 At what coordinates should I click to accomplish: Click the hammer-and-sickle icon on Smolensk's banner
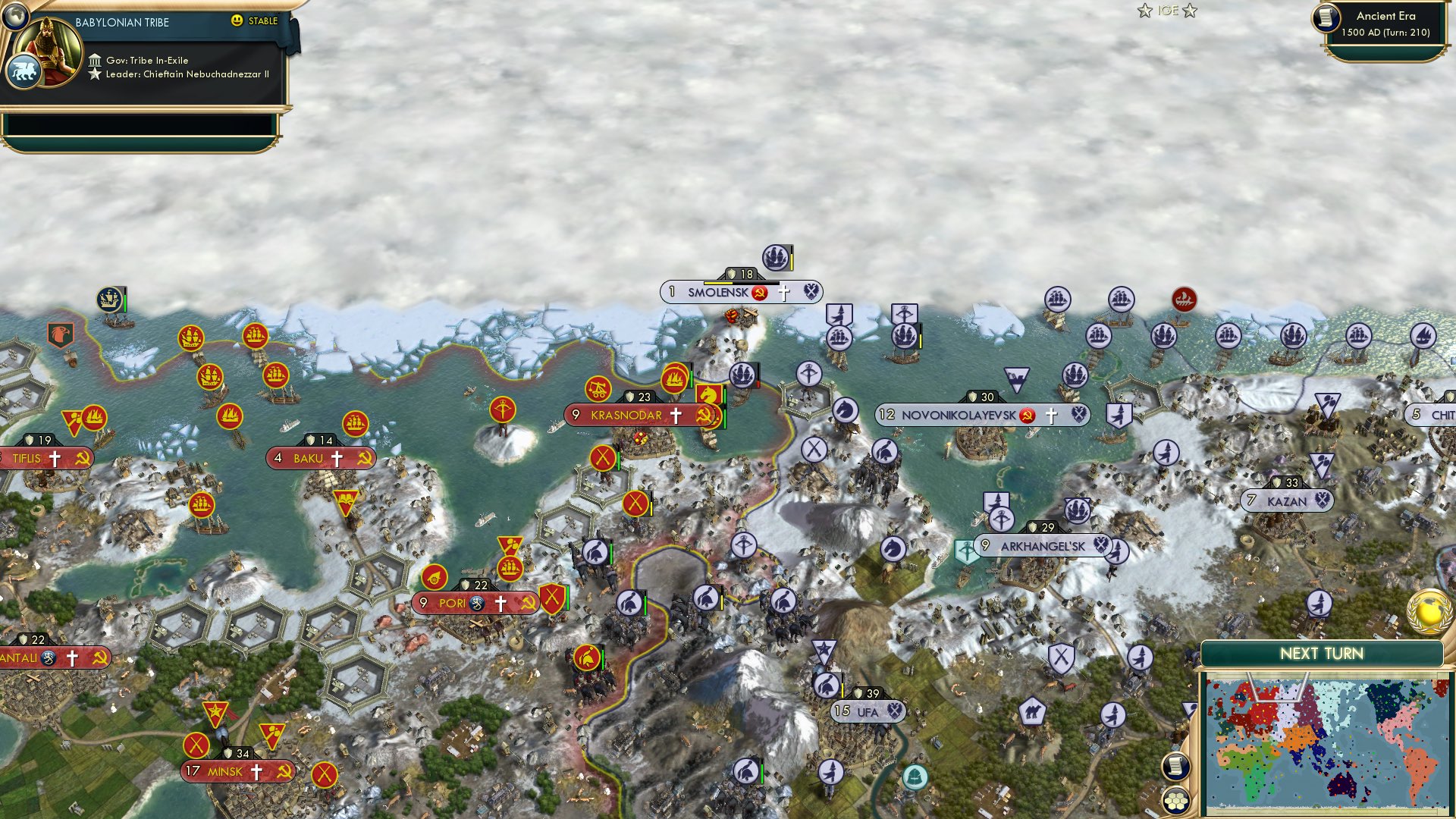[758, 292]
